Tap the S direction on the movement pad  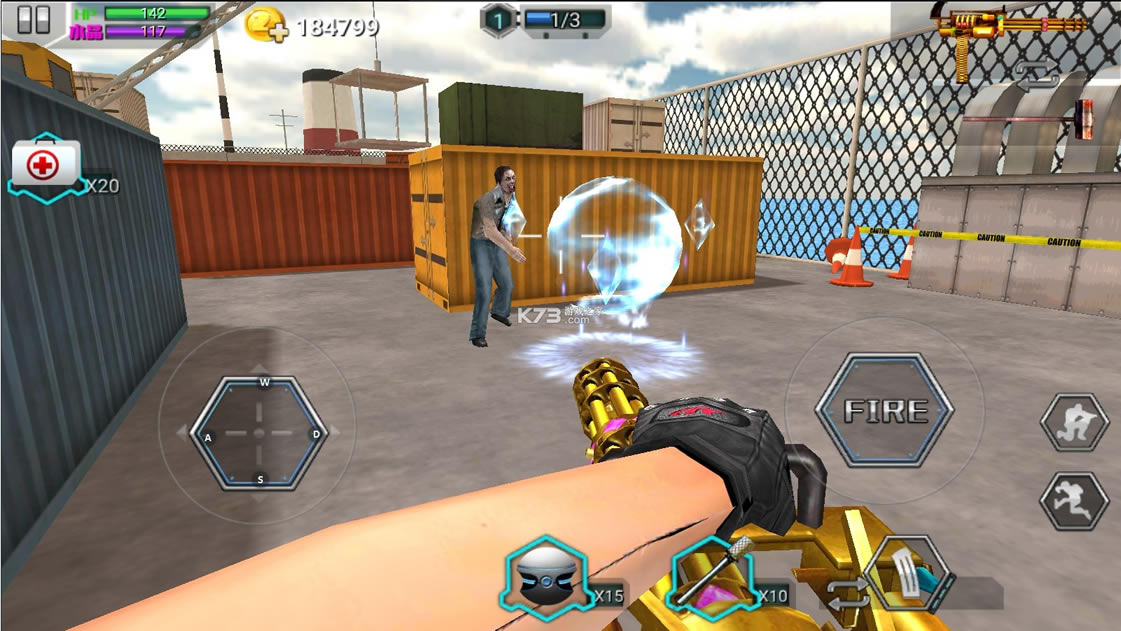[262, 480]
